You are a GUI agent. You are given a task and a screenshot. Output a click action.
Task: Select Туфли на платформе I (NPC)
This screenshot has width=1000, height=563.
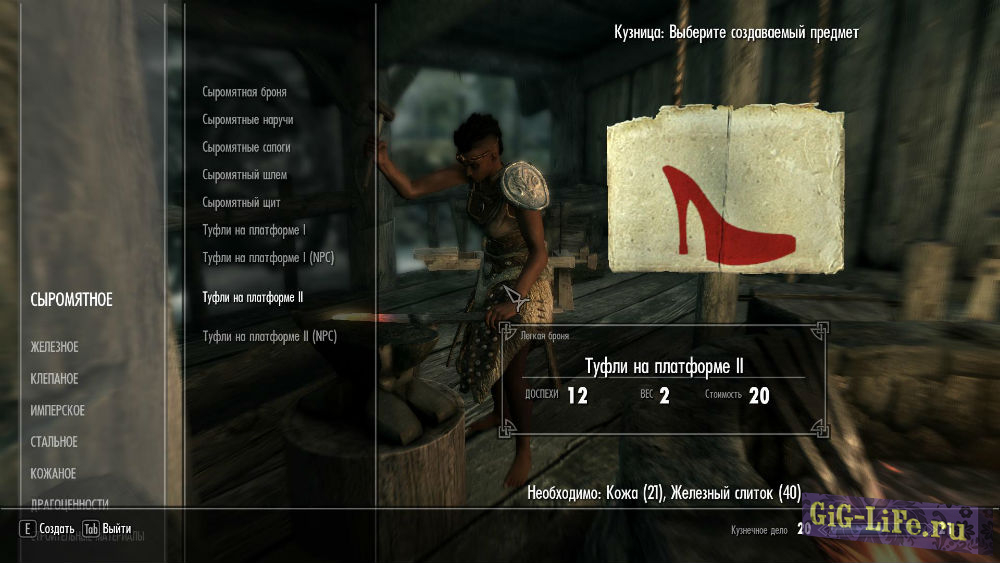(268, 258)
